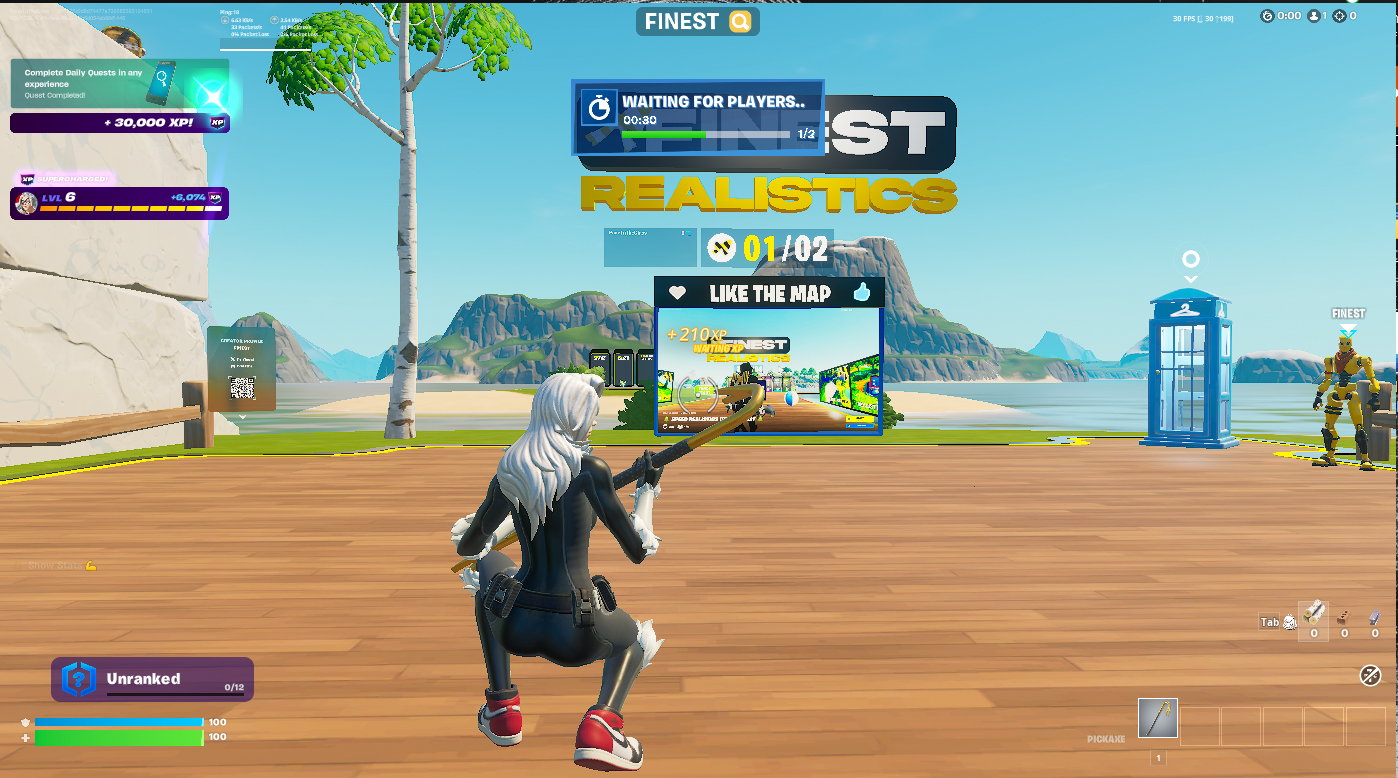This screenshot has height=778, width=1398.
Task: Click the level 6 XP panel
Action: 119,203
